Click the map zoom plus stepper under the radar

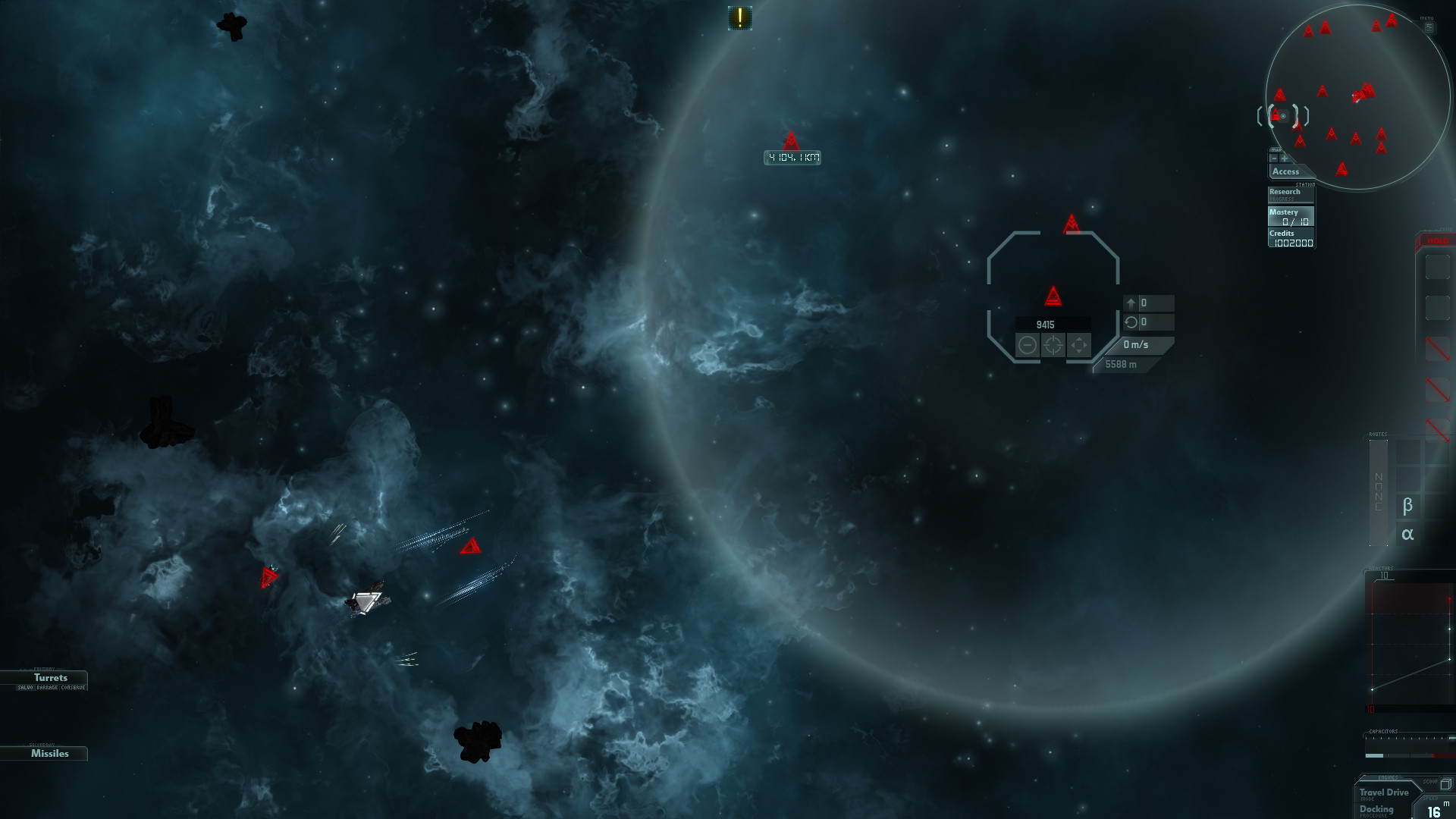point(1284,158)
